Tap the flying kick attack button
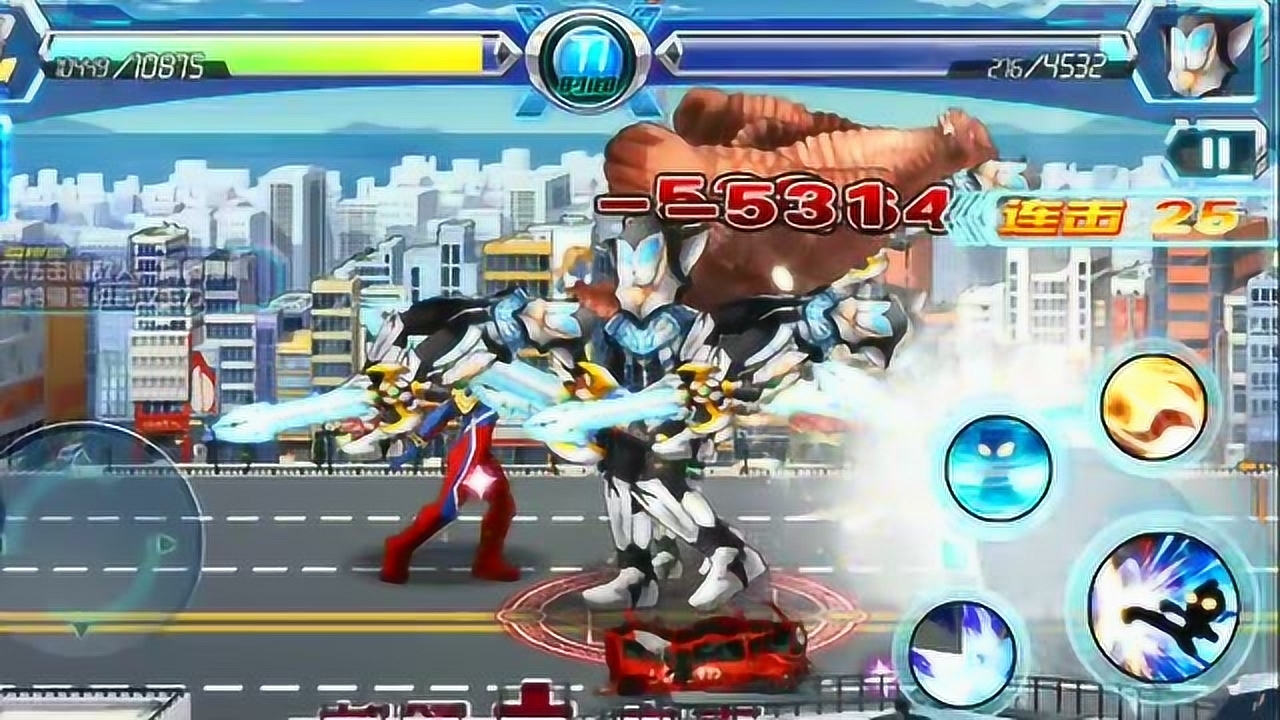Image resolution: width=1280 pixels, height=720 pixels. [1163, 607]
